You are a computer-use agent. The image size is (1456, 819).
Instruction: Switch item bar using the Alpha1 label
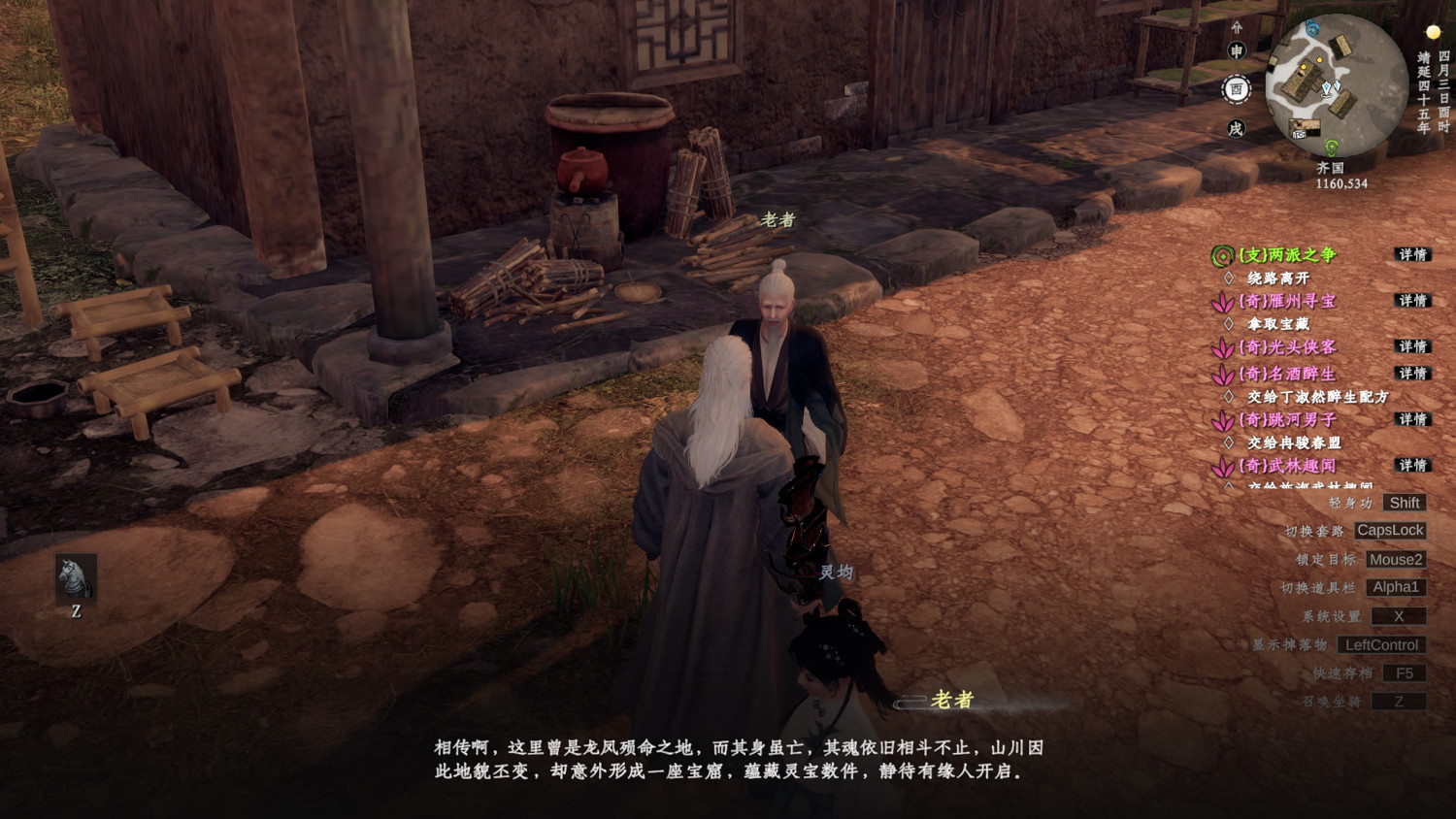1396,587
